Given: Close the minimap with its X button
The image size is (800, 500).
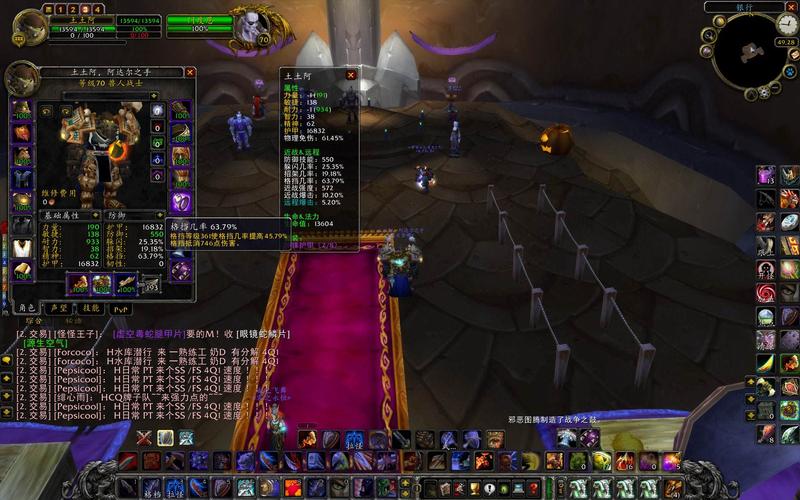Looking at the screenshot, I should click(790, 7).
